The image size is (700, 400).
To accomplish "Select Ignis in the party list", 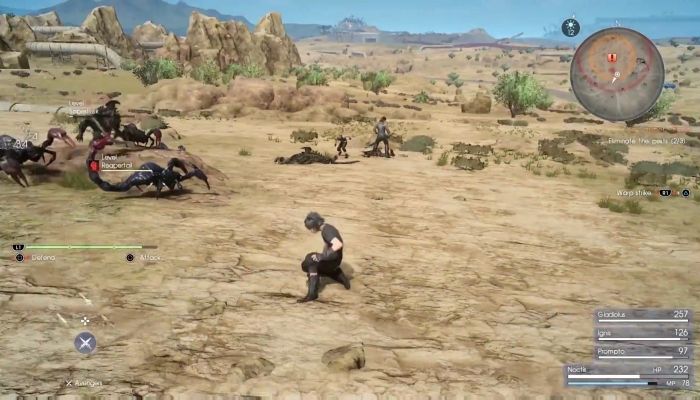I will [641, 333].
